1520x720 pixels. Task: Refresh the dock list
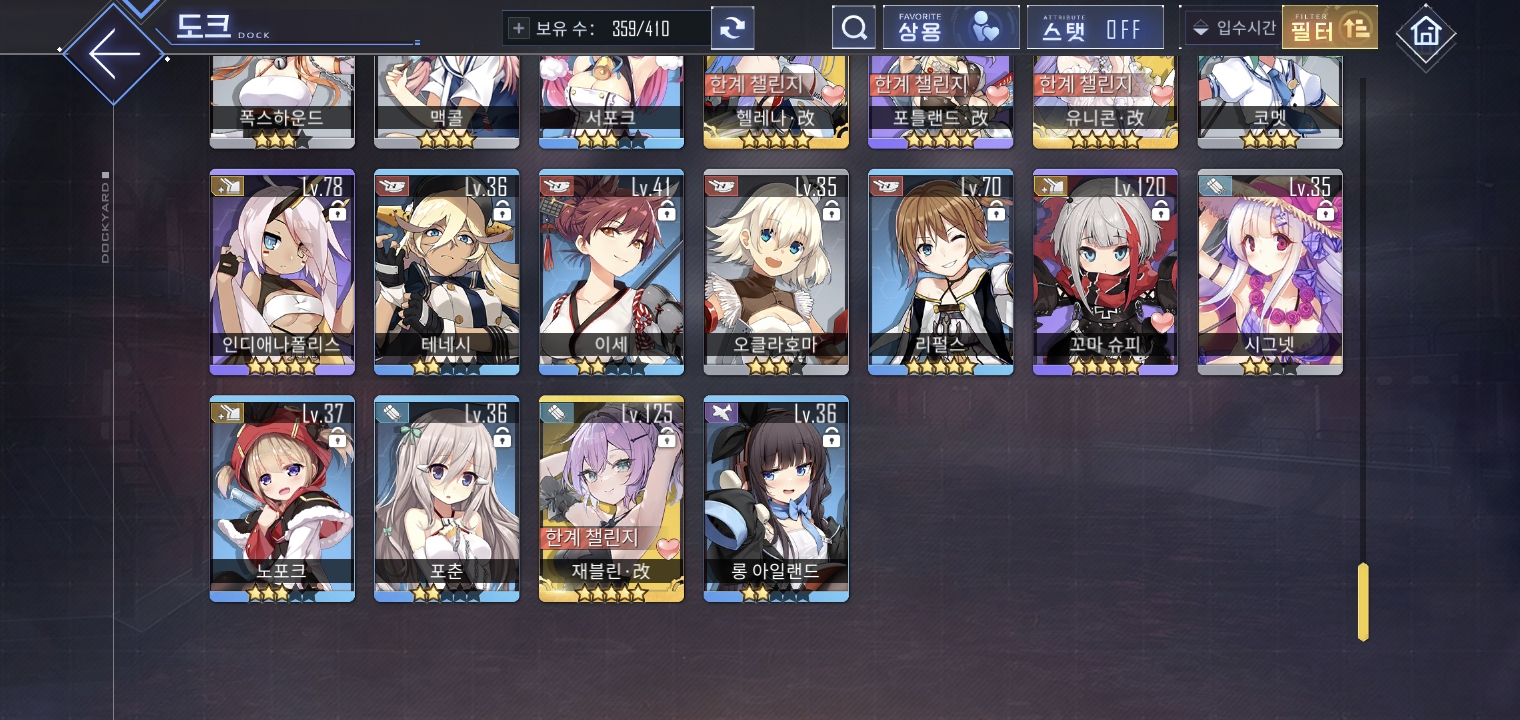732,28
